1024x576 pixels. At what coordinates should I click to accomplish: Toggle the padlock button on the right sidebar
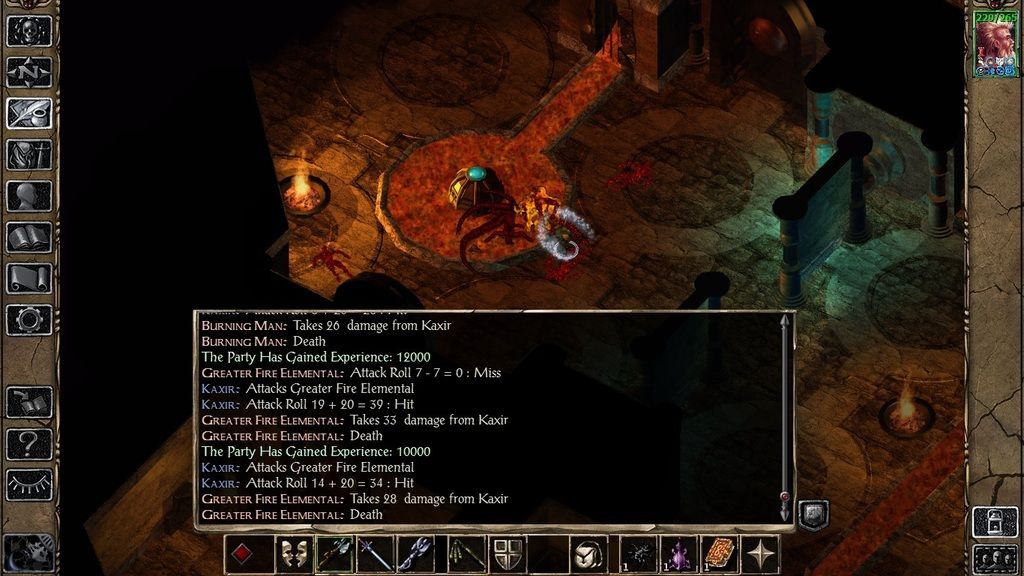point(995,521)
